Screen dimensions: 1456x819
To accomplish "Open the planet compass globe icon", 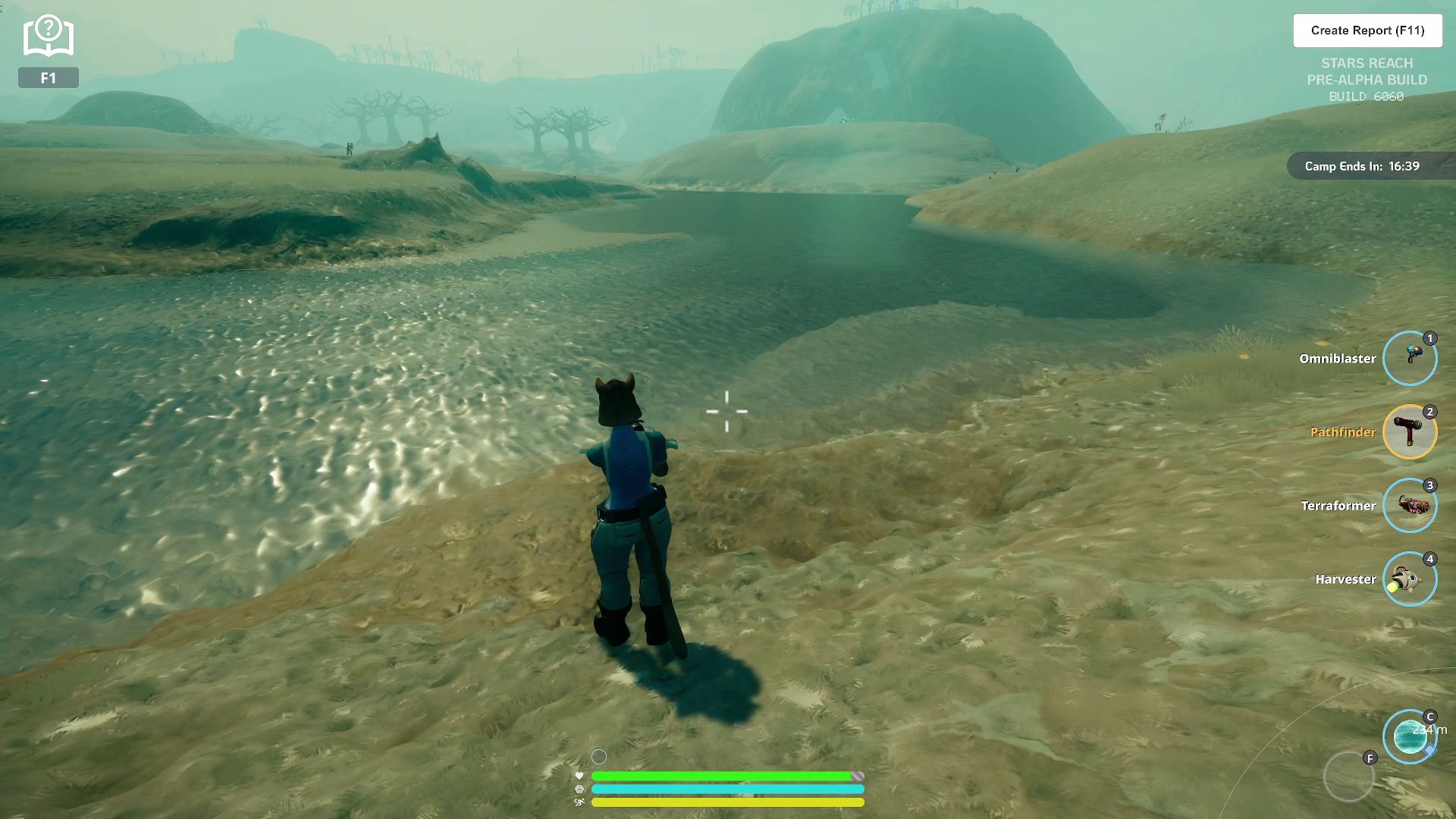I will [x=1409, y=736].
